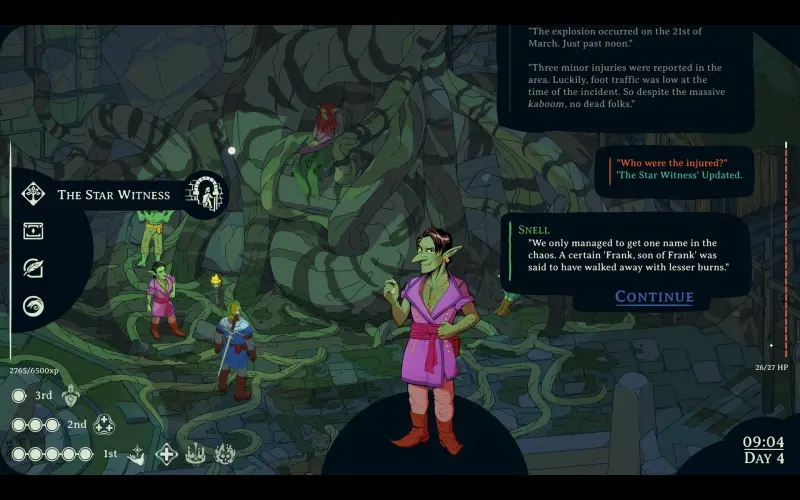Select the tree emblem icon in the sidebar
Screen dimensions: 800x500
[x=34, y=194]
